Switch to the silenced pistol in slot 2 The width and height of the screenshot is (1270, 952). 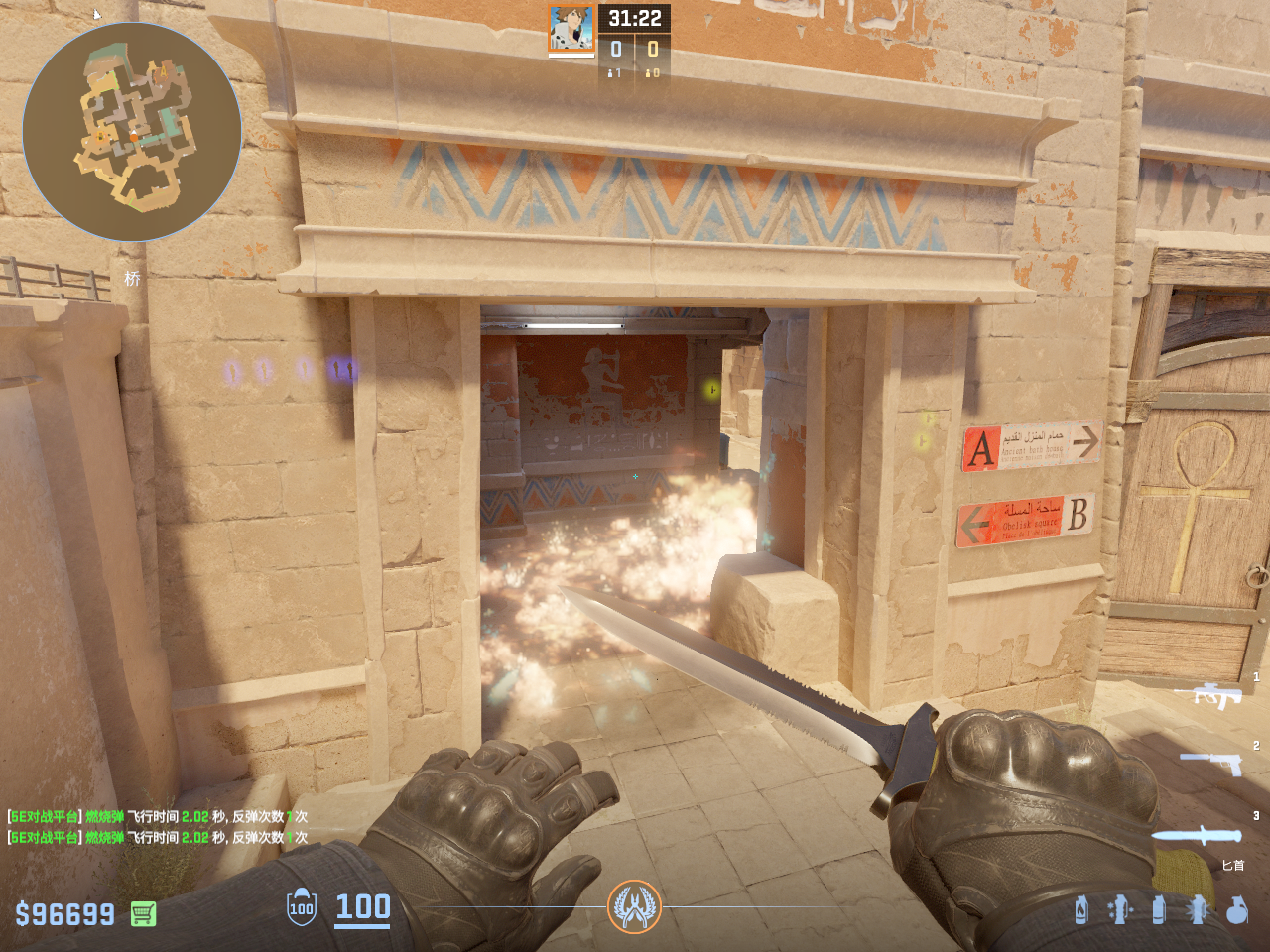click(x=1211, y=763)
